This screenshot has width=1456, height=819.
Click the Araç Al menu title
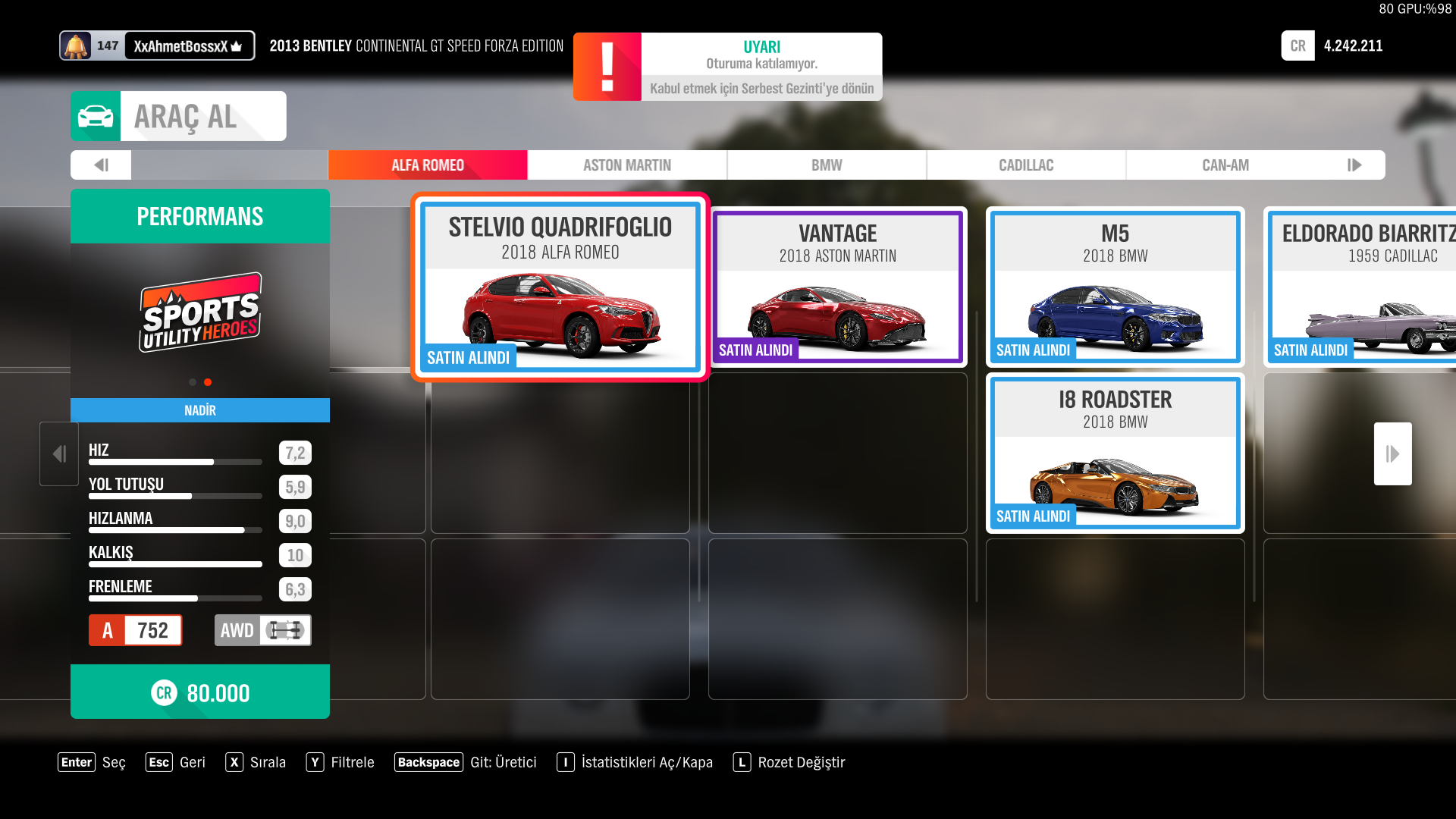[178, 117]
